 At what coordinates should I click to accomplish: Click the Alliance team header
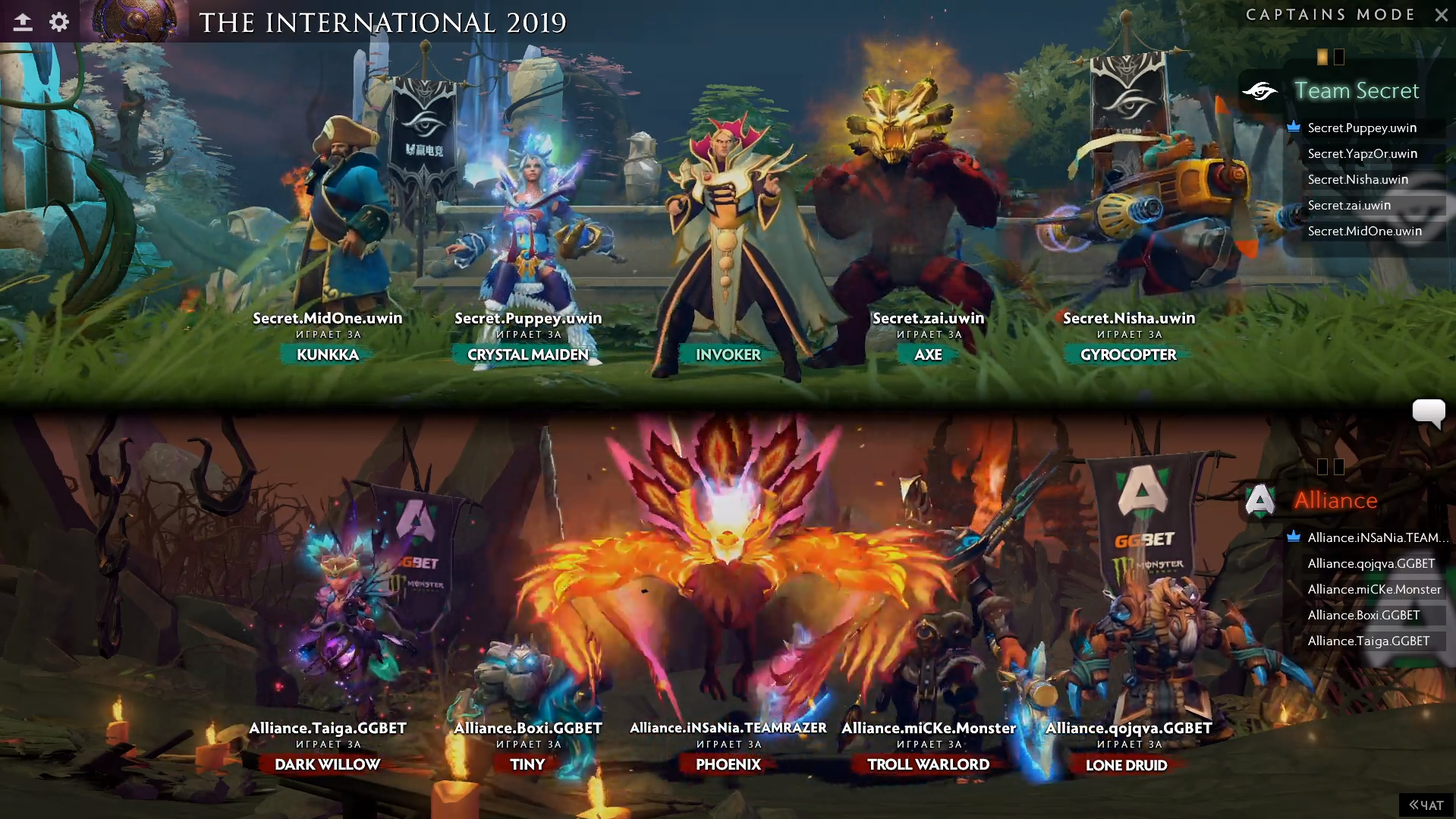click(1335, 500)
